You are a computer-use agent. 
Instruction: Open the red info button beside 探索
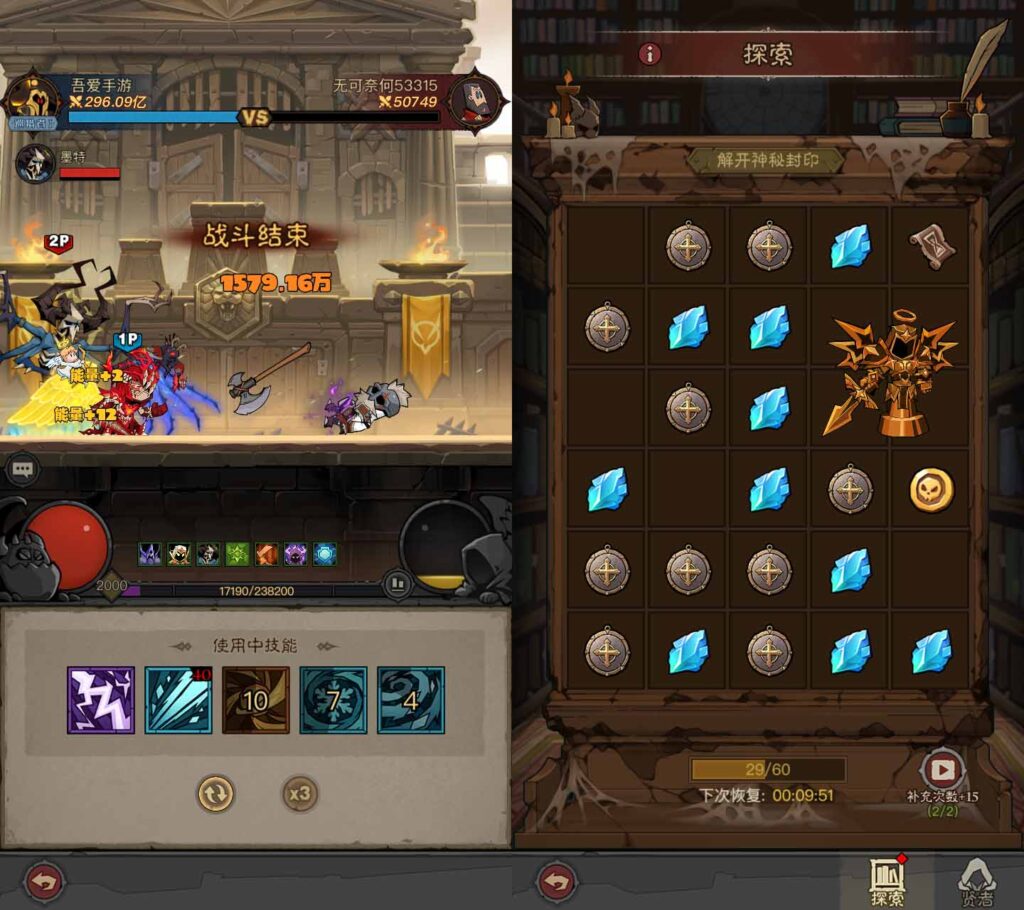coord(650,54)
